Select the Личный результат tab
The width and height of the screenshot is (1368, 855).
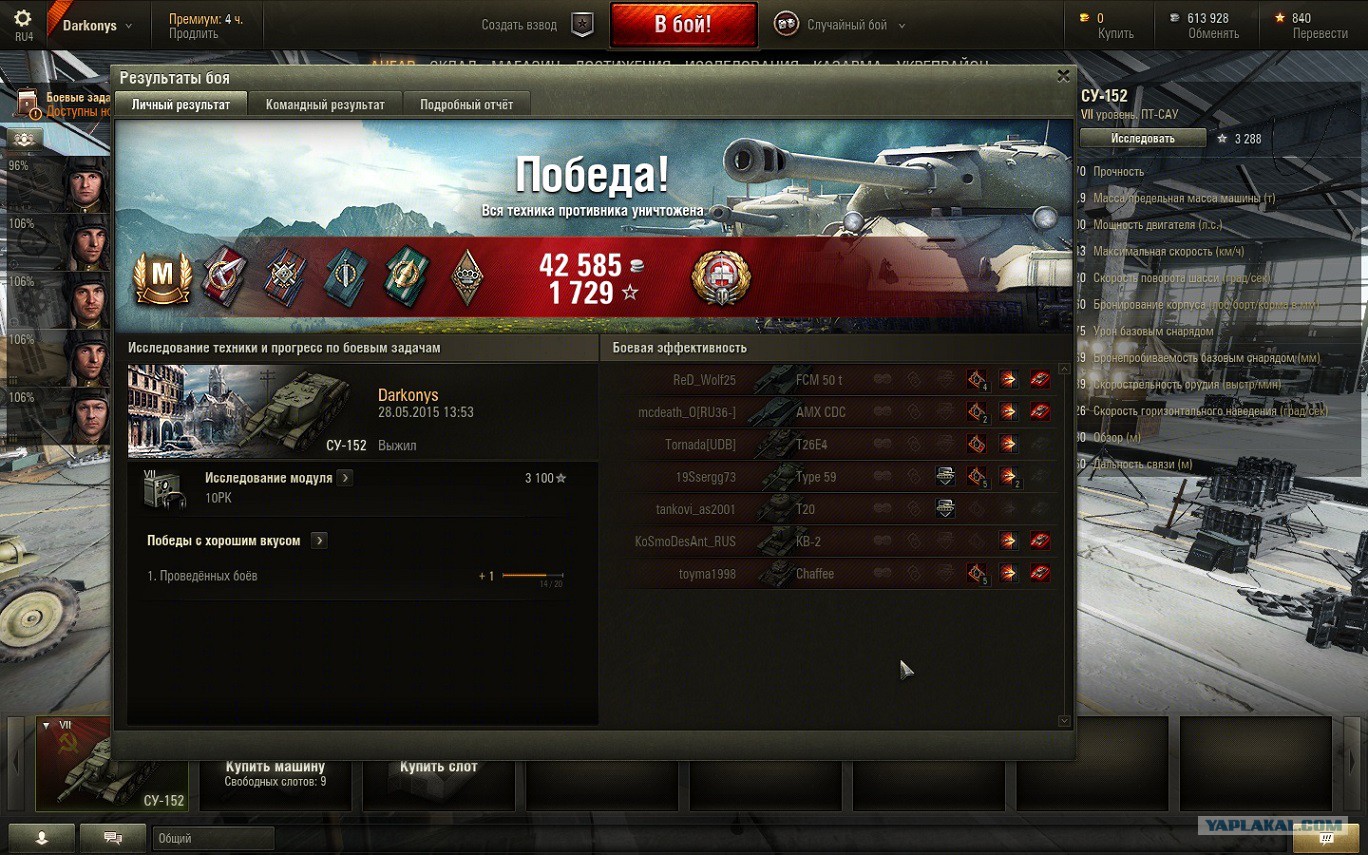point(181,104)
